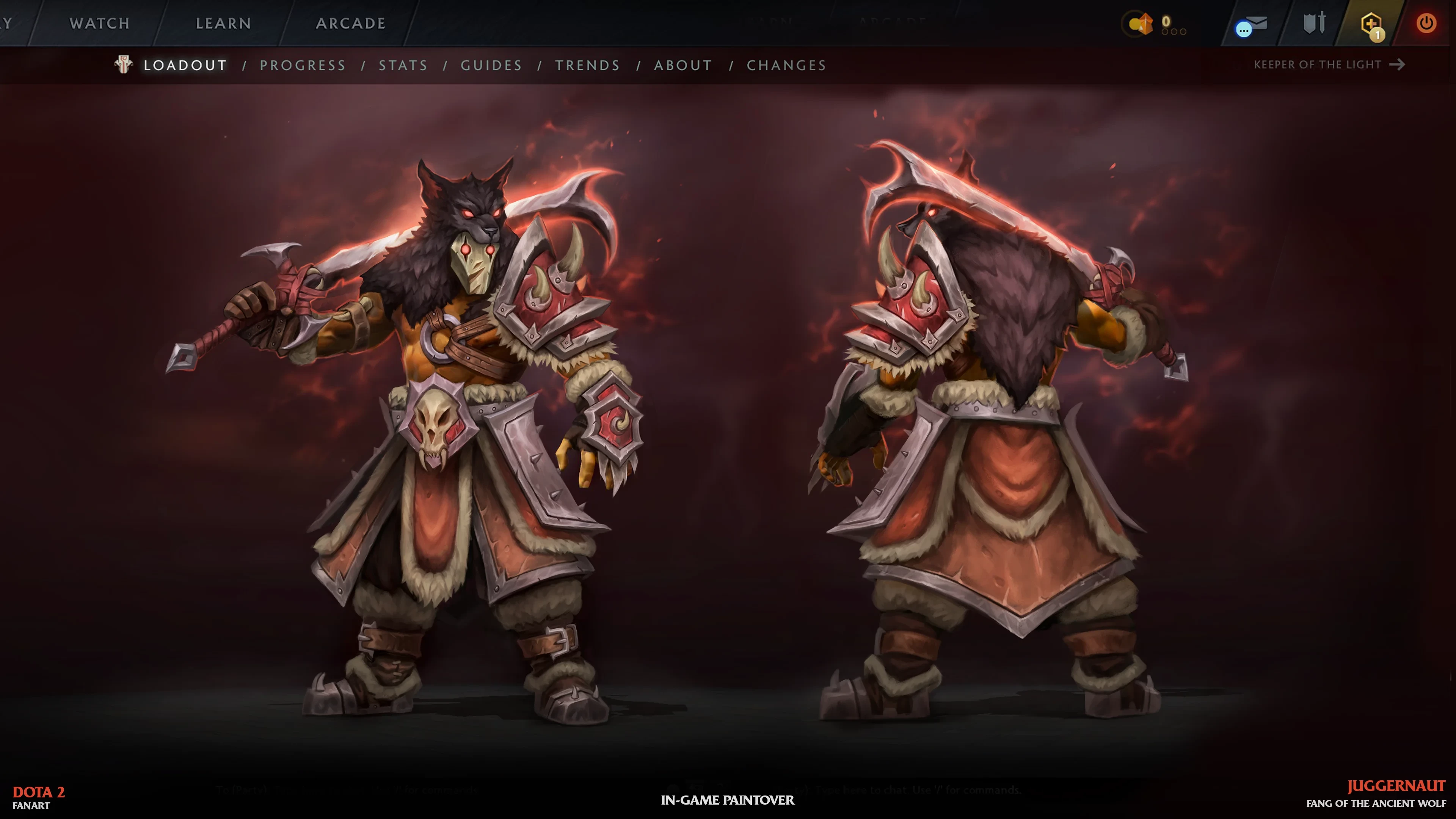Open the shield and sword armory icon

click(x=1314, y=23)
